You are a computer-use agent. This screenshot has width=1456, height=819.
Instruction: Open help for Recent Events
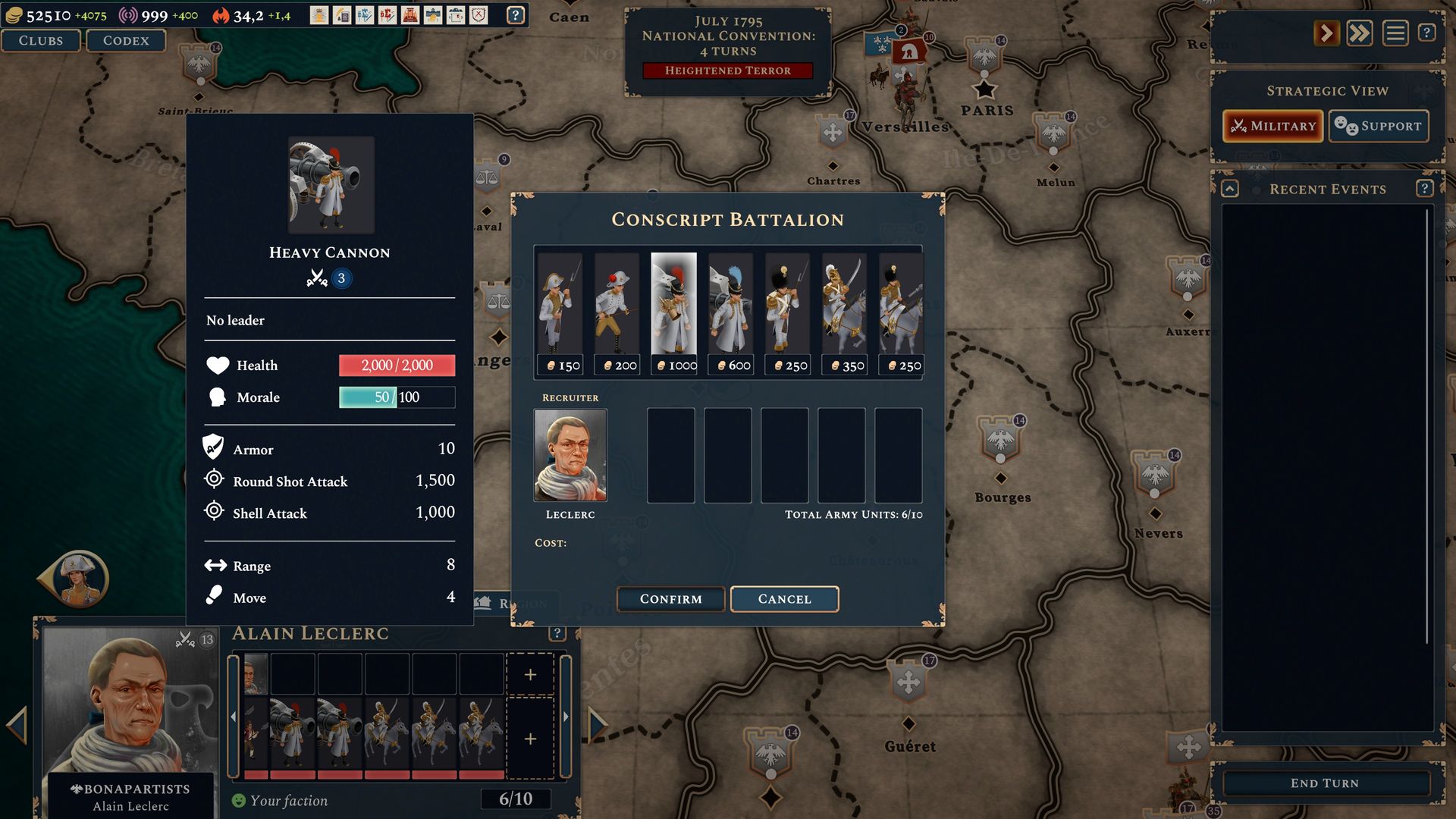[x=1424, y=189]
